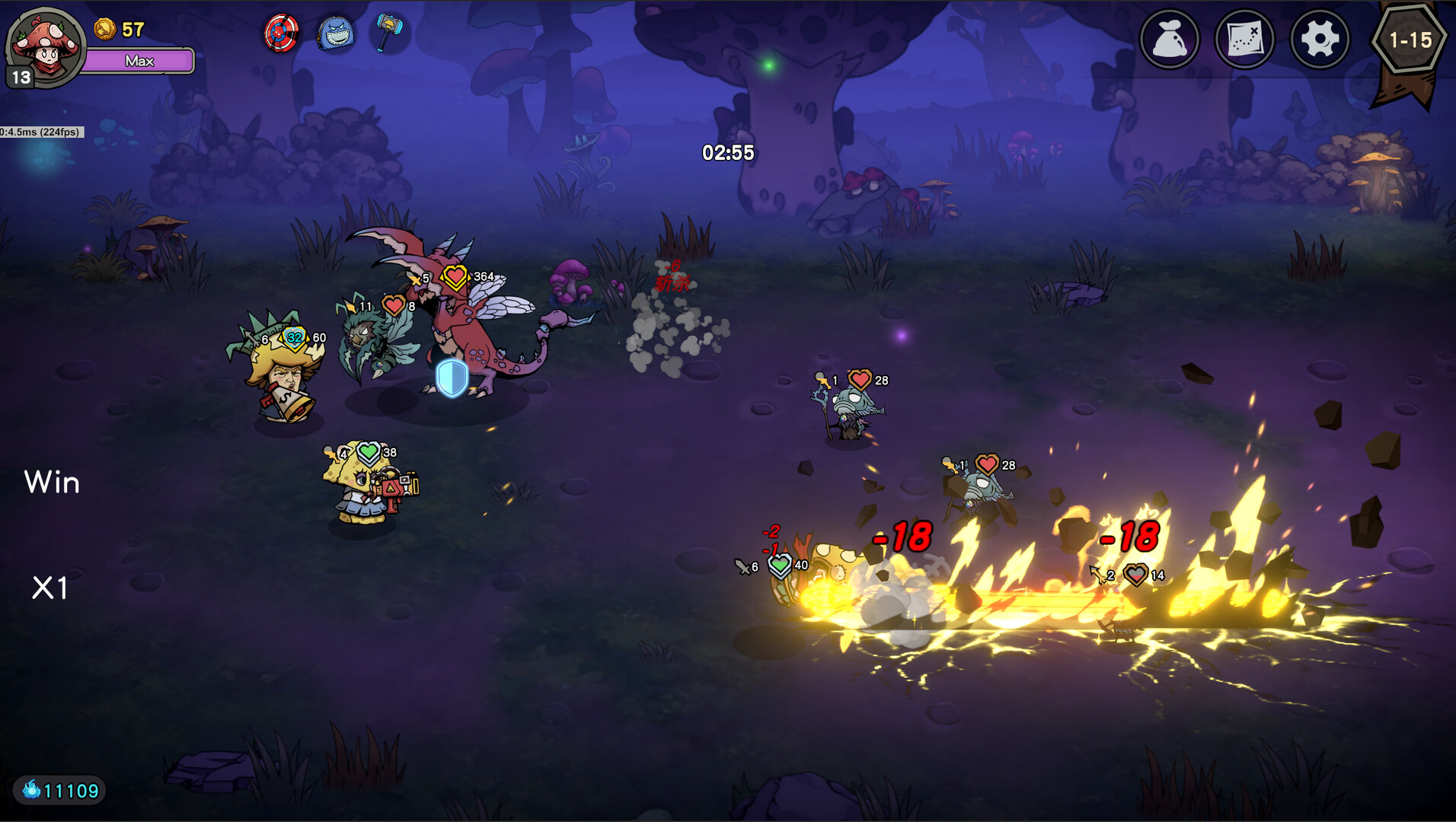Click the Win debug button
Image resolution: width=1456 pixels, height=822 pixels.
point(52,483)
